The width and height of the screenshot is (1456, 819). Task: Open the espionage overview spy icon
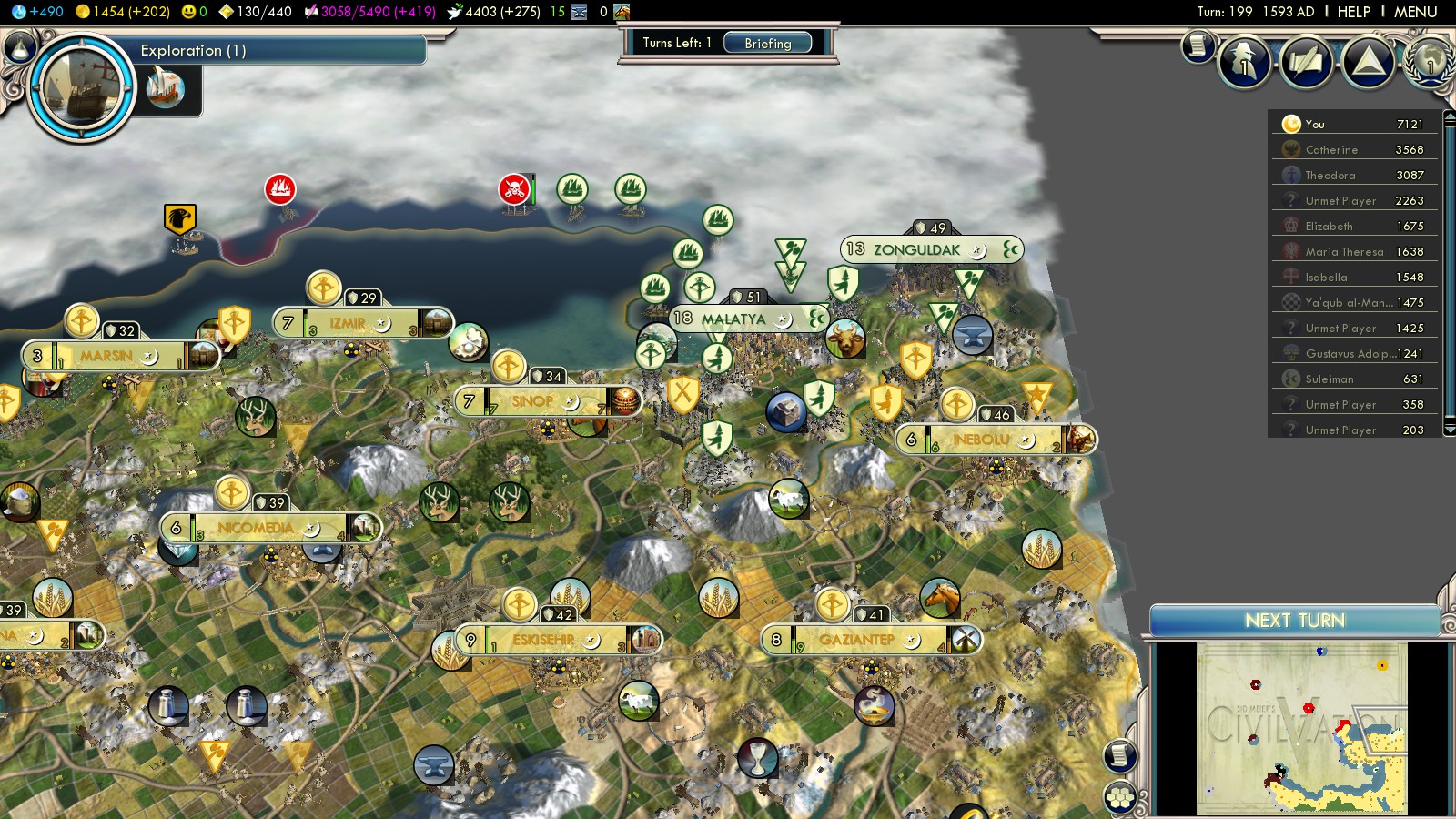[x=1244, y=62]
